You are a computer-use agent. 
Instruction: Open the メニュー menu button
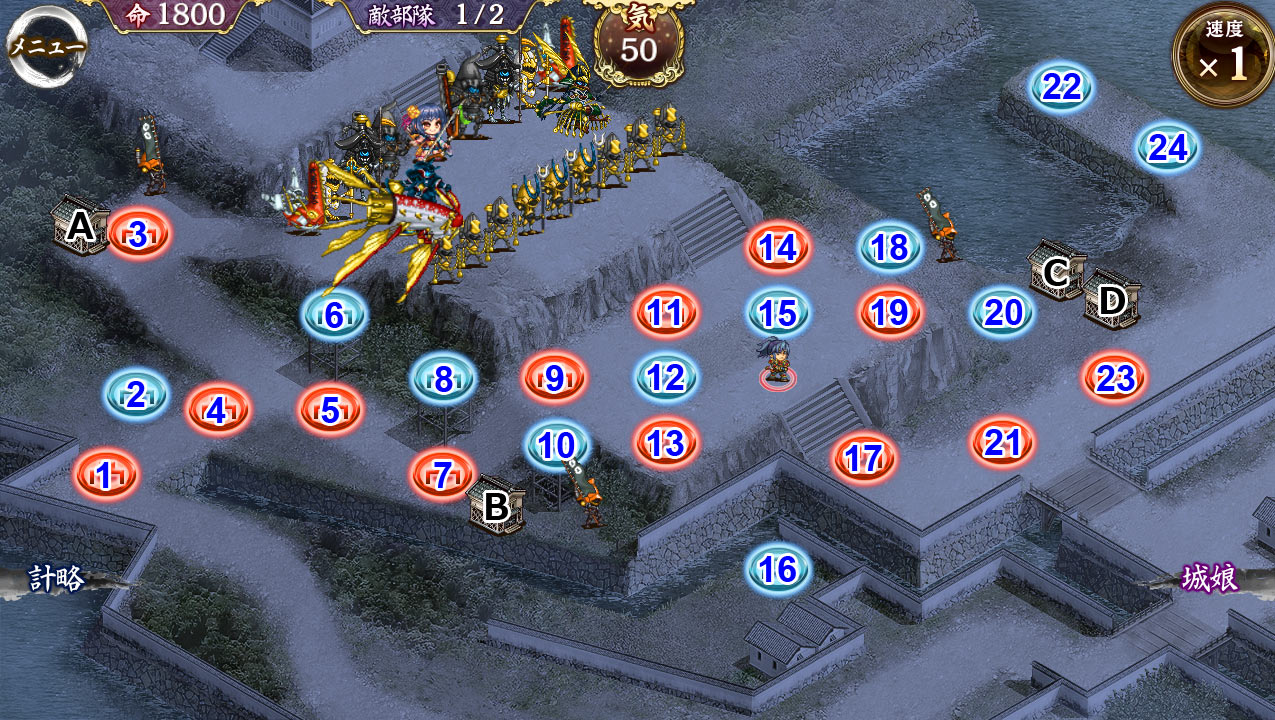46,44
